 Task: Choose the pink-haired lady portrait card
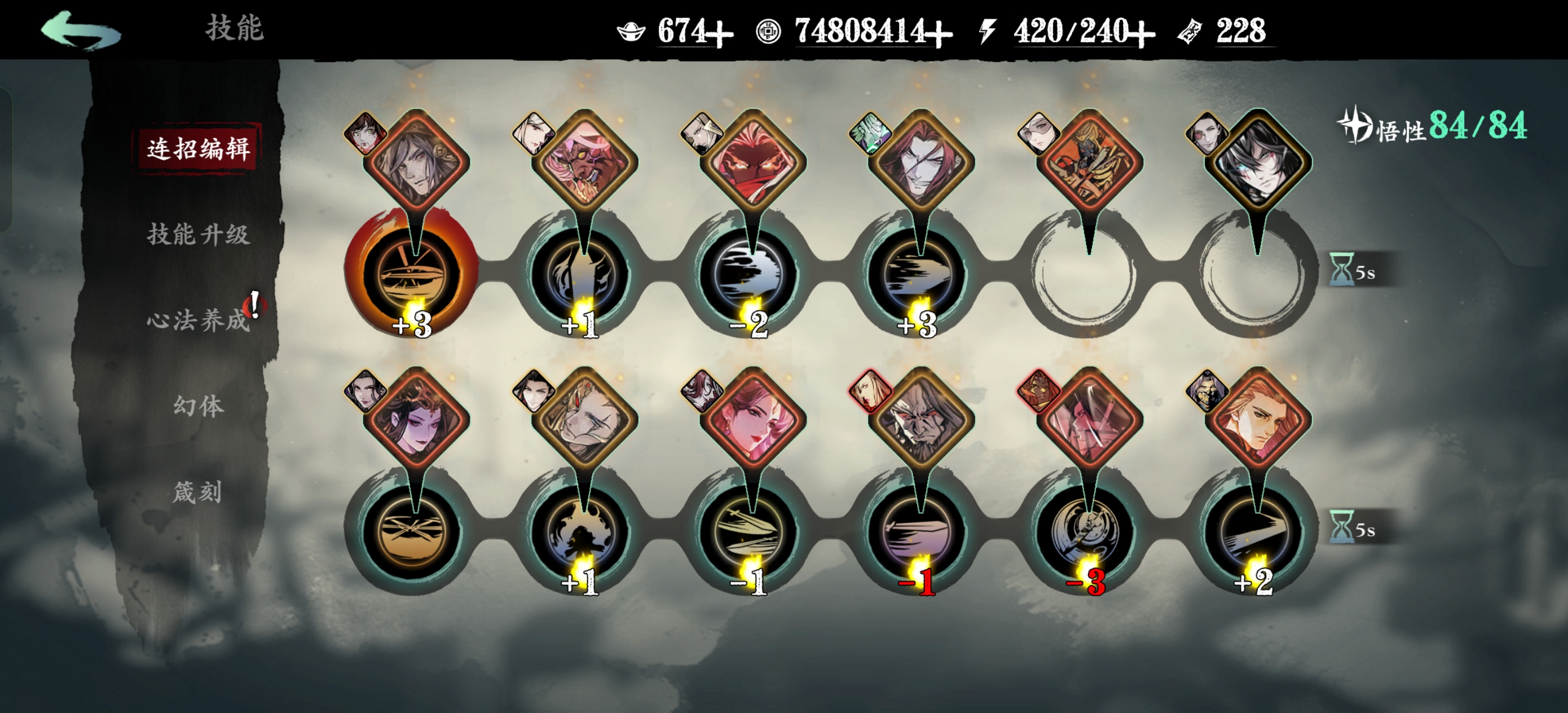753,420
